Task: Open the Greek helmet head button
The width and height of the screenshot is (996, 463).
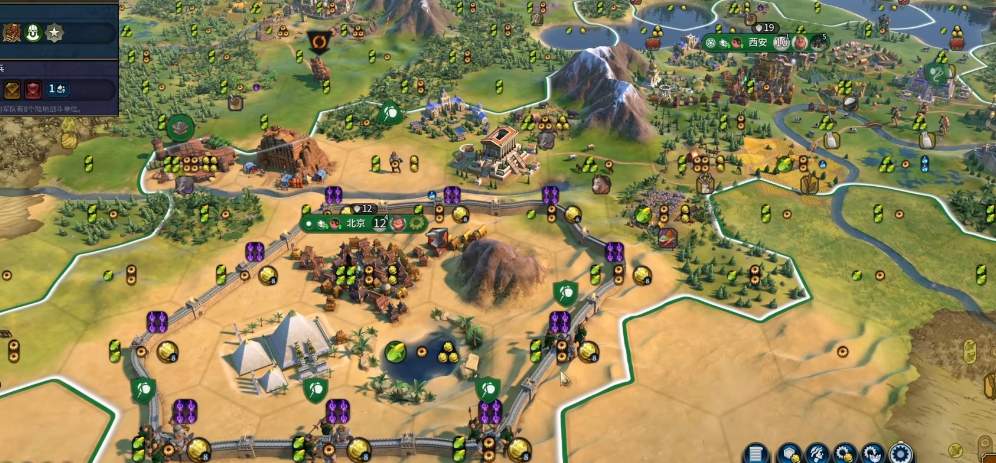Action: click(816, 453)
